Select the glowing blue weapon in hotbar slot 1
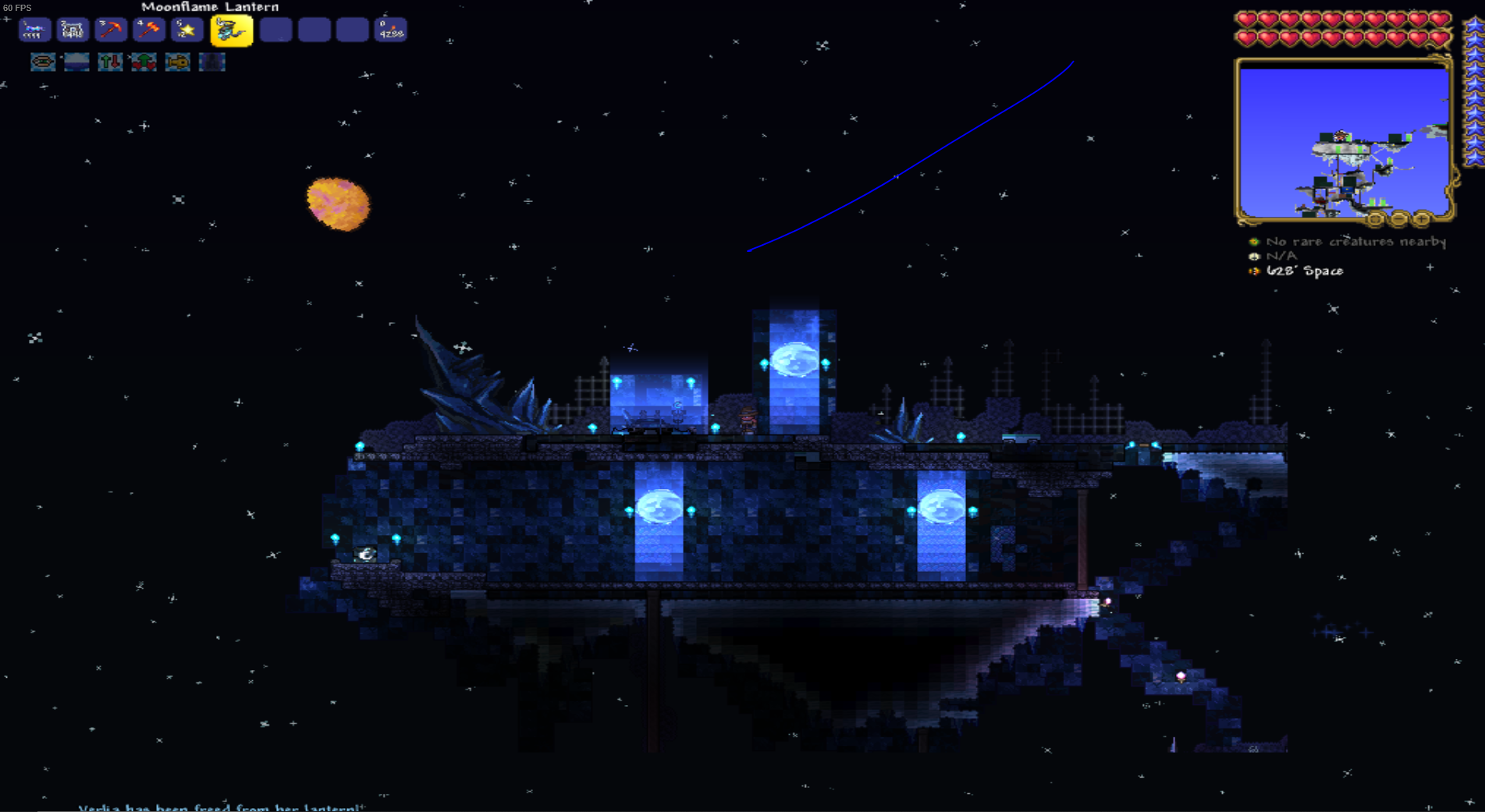 point(34,30)
